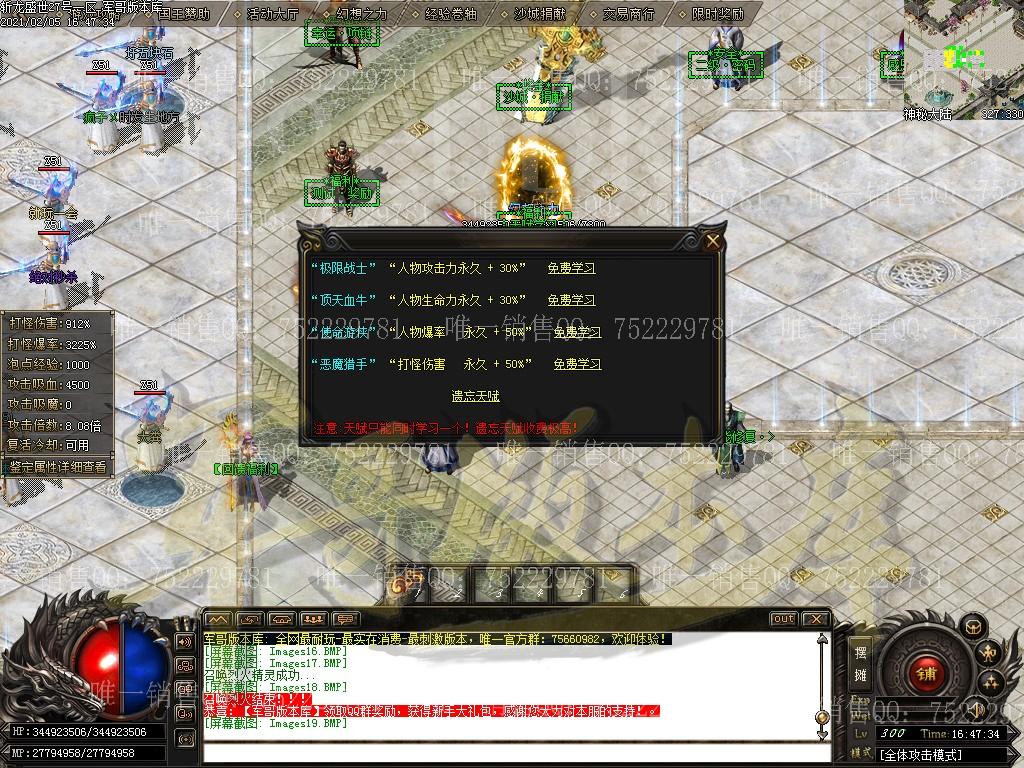Open the 国王赞助 menu

(x=183, y=14)
